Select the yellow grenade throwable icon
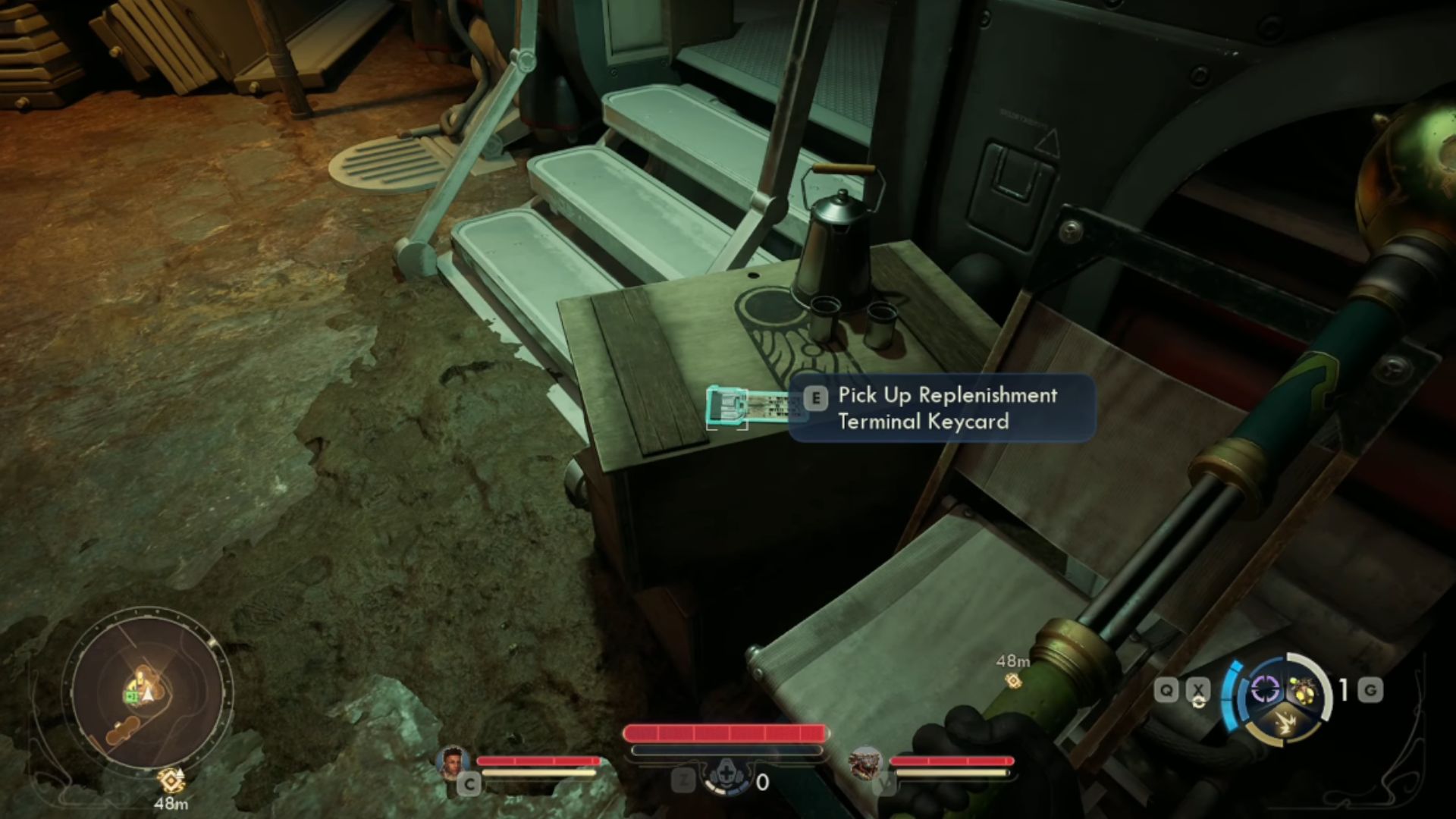 (1301, 690)
